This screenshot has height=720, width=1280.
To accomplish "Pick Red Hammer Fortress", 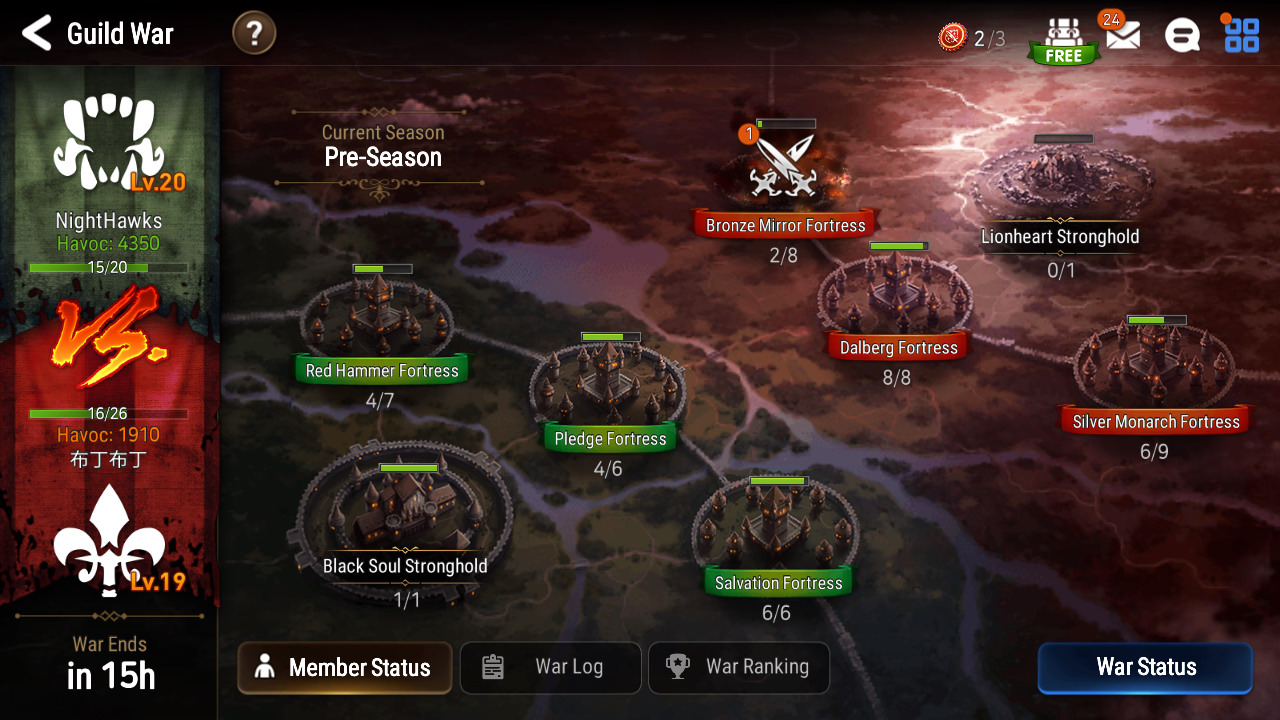I will (380, 318).
